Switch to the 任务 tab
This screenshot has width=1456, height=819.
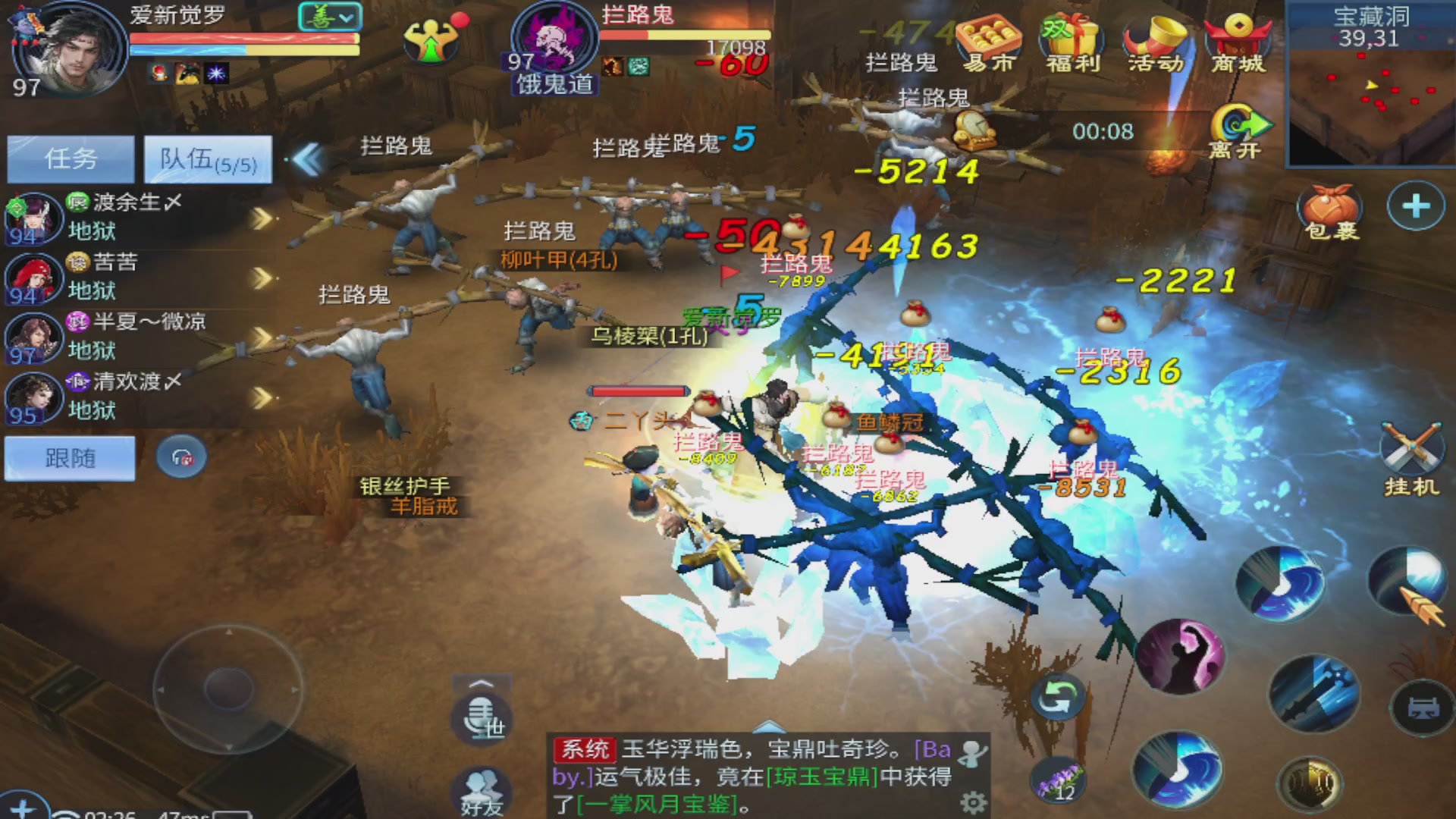(x=70, y=158)
